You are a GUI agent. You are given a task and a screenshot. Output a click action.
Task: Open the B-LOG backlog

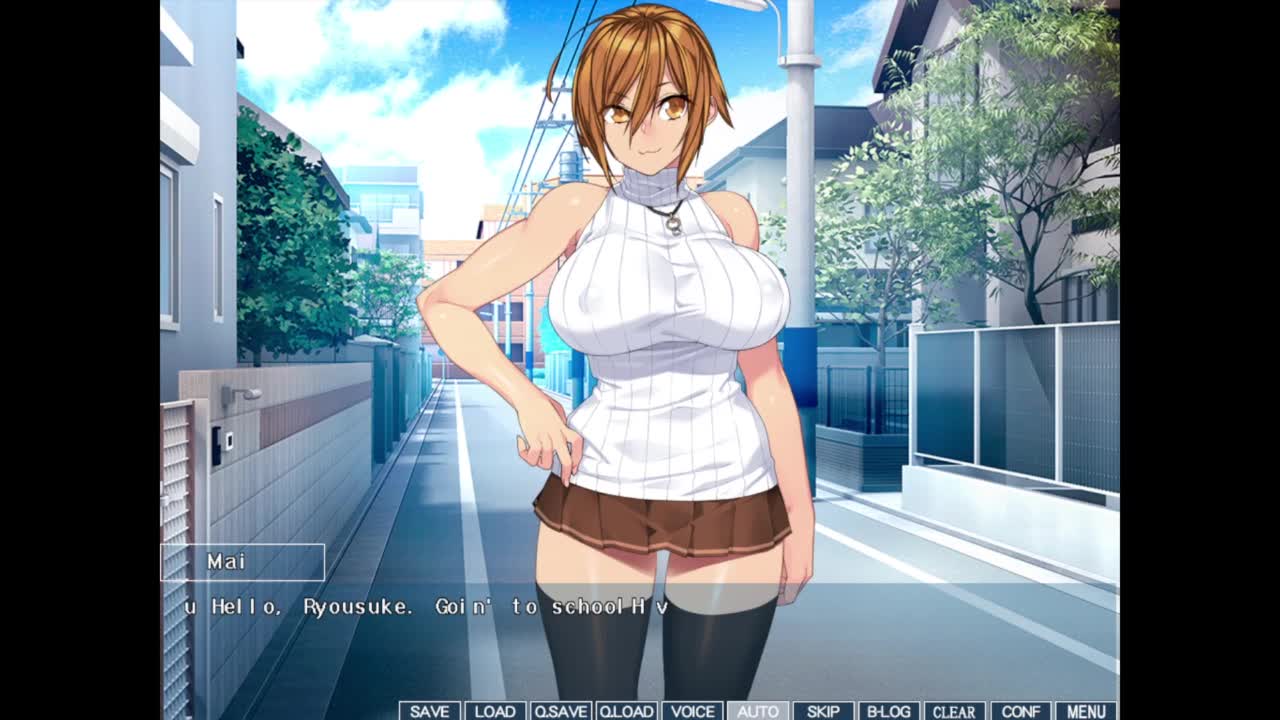click(888, 711)
